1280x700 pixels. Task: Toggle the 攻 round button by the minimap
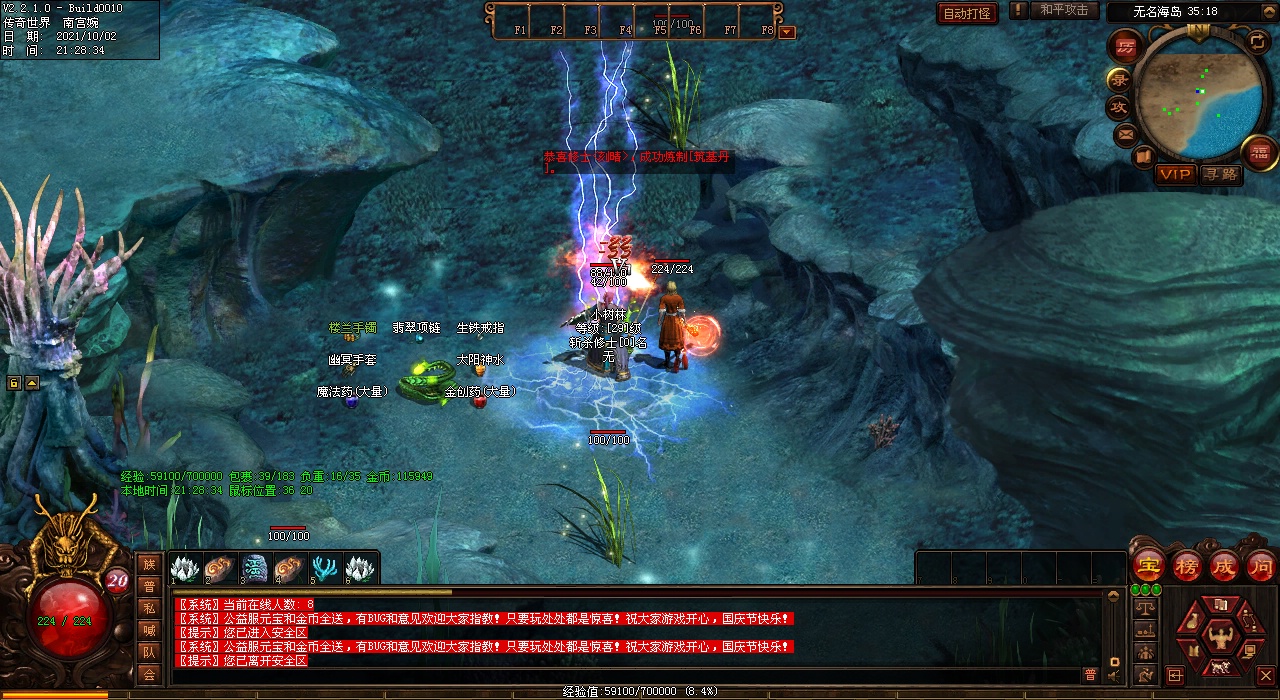point(1118,106)
